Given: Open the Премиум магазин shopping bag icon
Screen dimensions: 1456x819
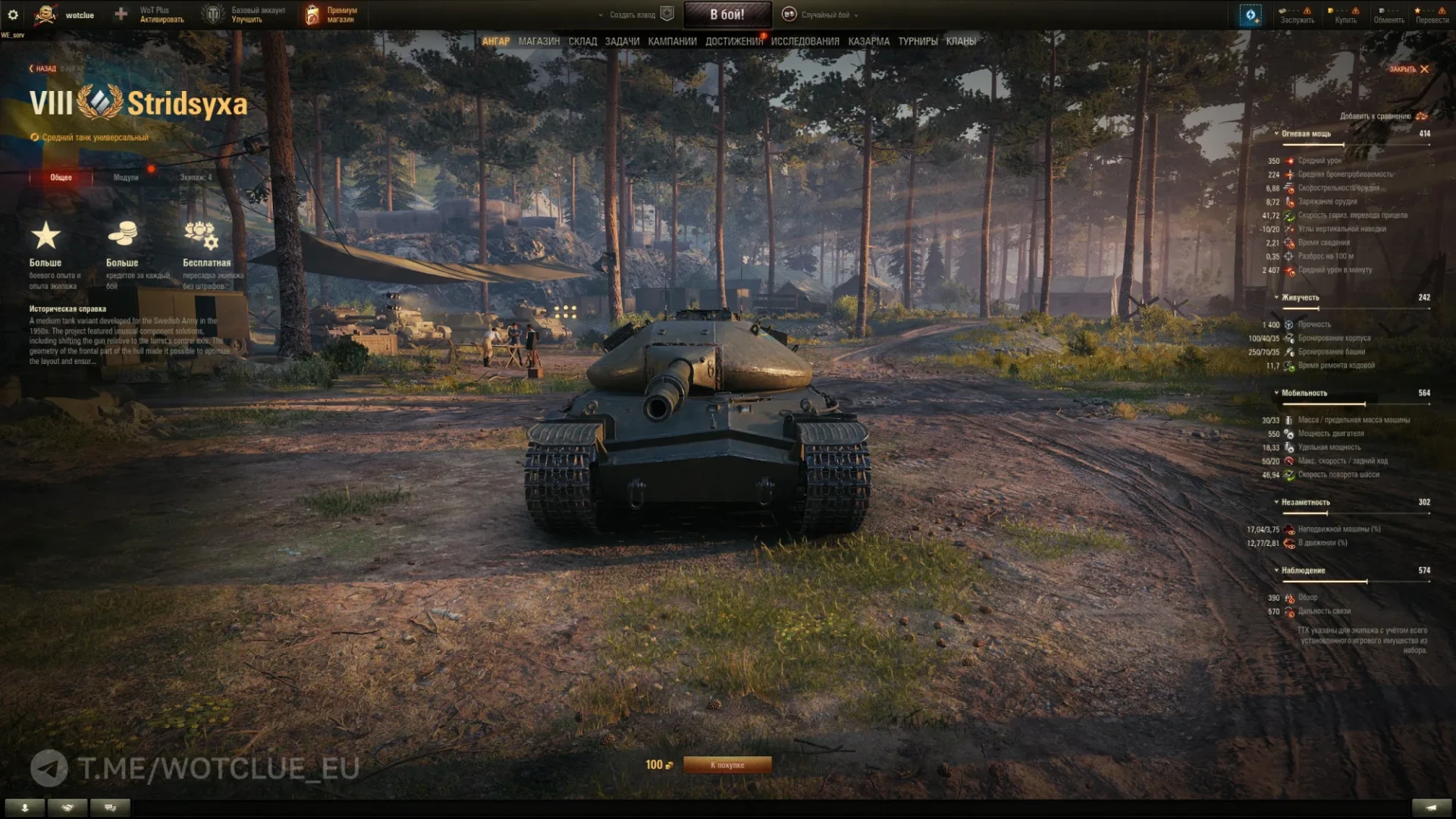Looking at the screenshot, I should 311,14.
